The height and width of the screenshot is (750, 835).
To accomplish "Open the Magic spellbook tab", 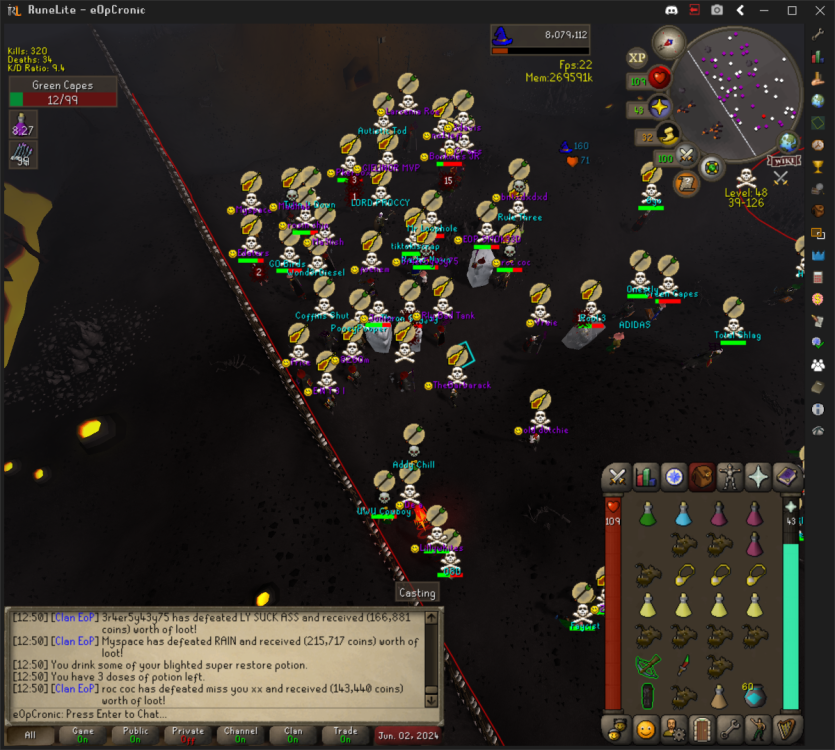I will tap(787, 478).
